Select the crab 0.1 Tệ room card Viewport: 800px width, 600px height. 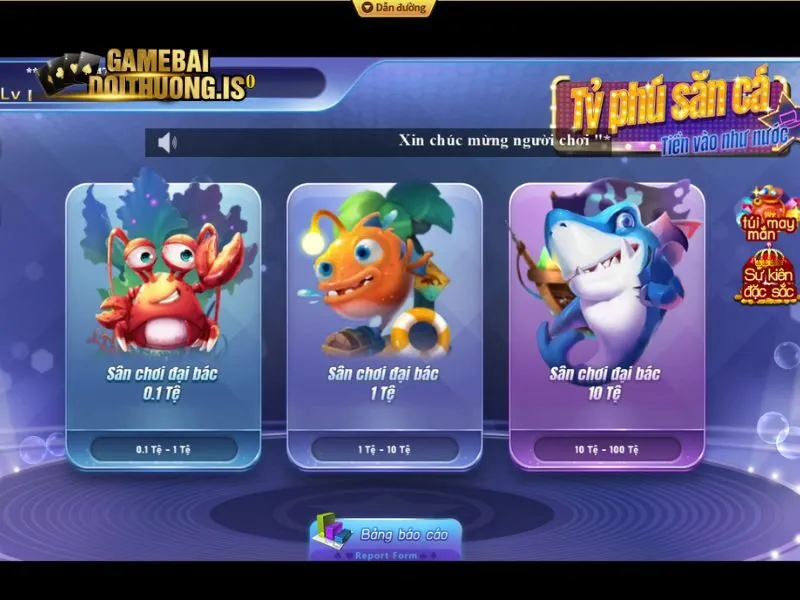[163, 325]
